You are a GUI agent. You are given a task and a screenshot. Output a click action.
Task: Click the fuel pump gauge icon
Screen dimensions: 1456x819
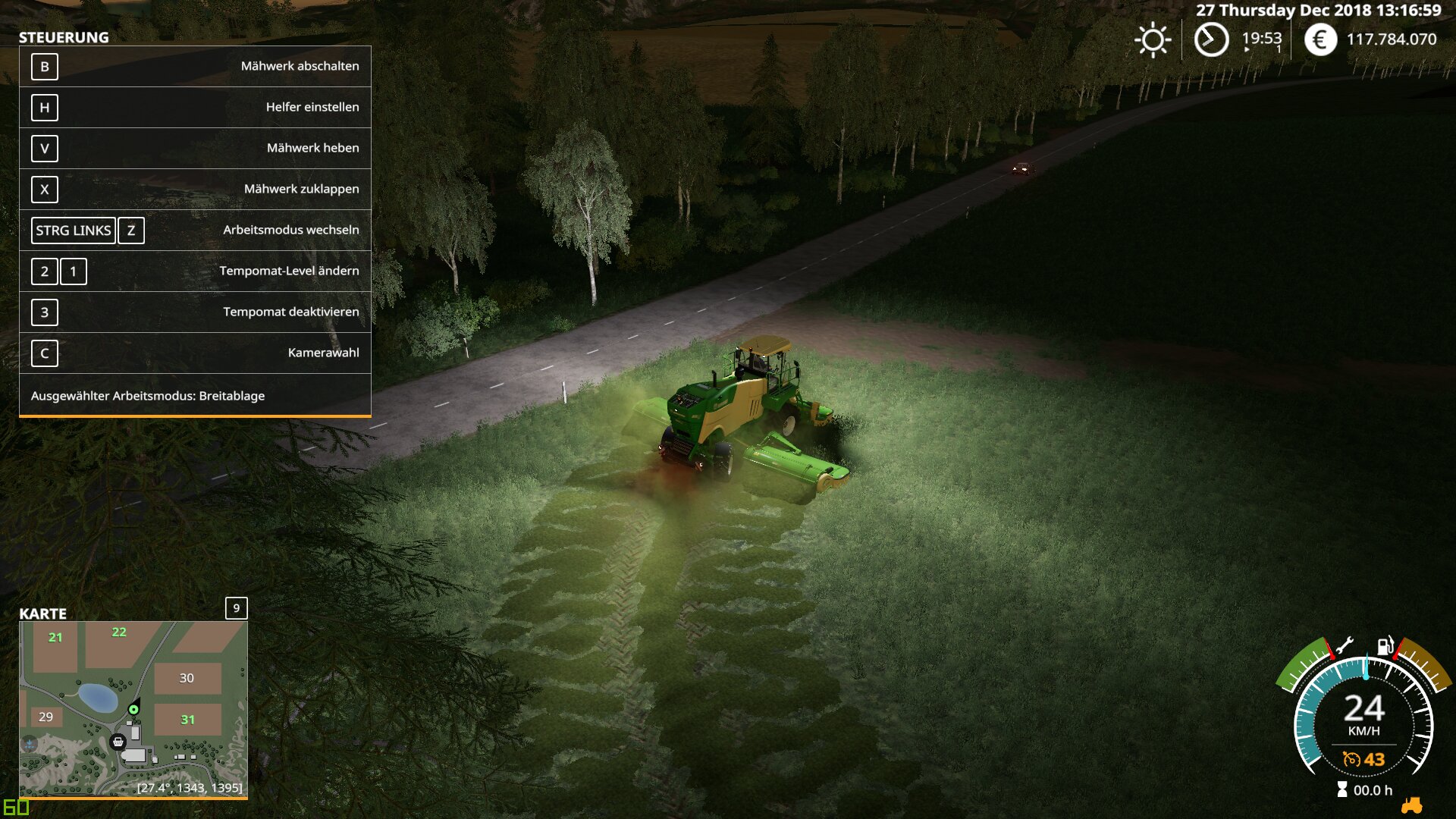[x=1385, y=646]
